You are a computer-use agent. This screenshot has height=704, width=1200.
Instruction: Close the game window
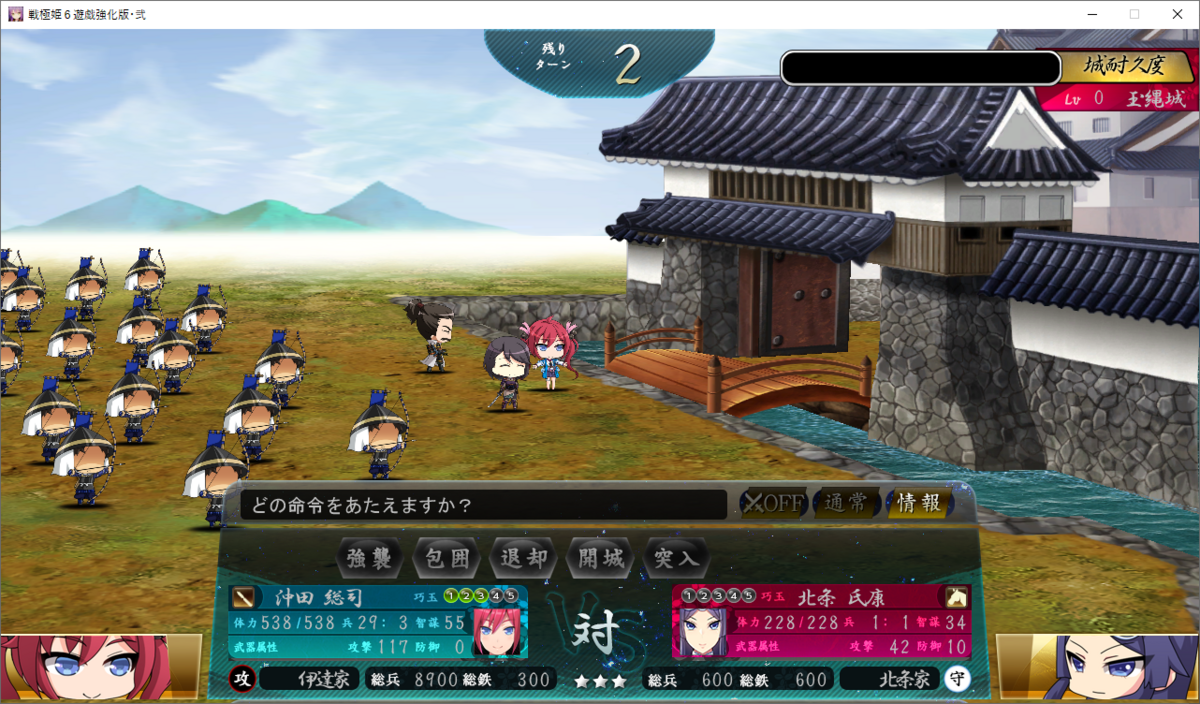point(1176,14)
